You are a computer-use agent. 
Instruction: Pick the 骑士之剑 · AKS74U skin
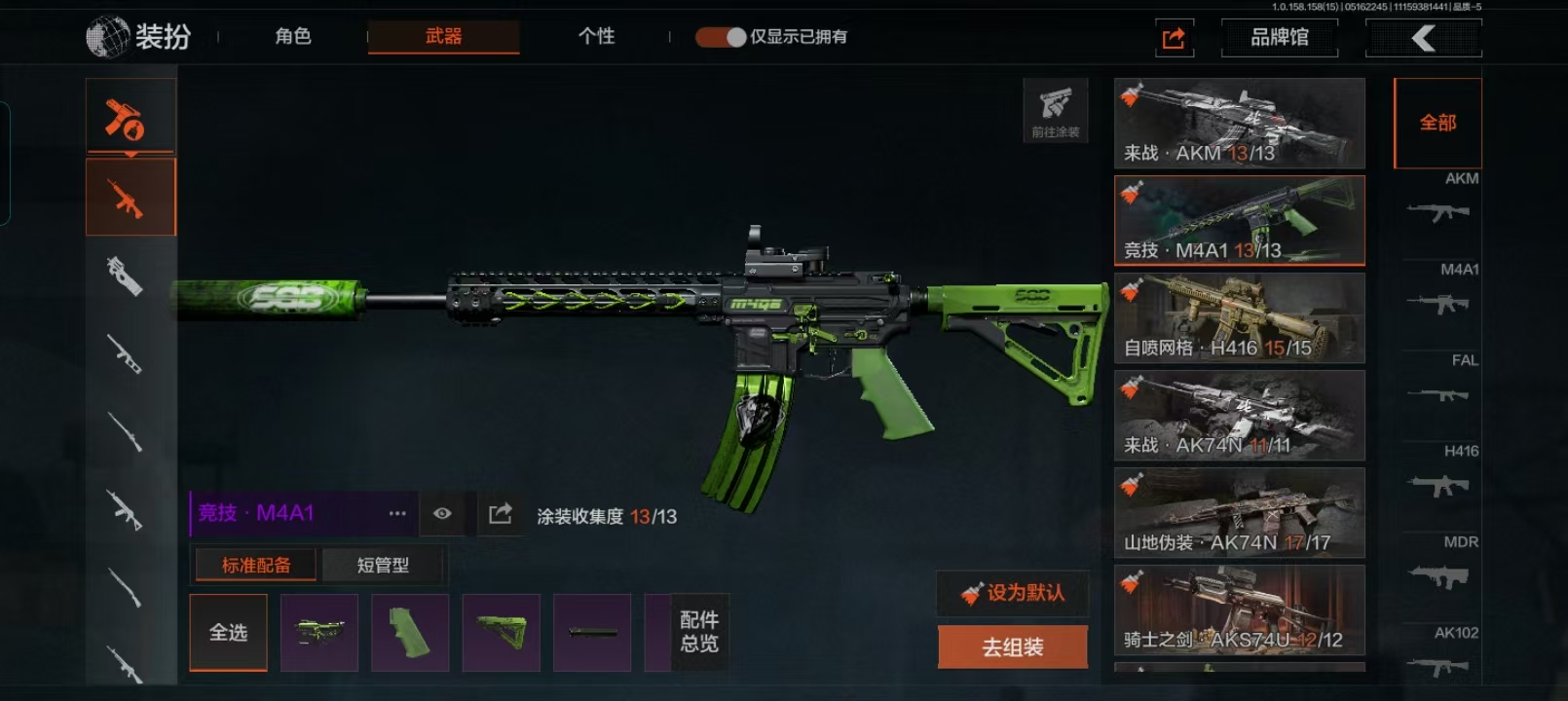coord(1239,610)
